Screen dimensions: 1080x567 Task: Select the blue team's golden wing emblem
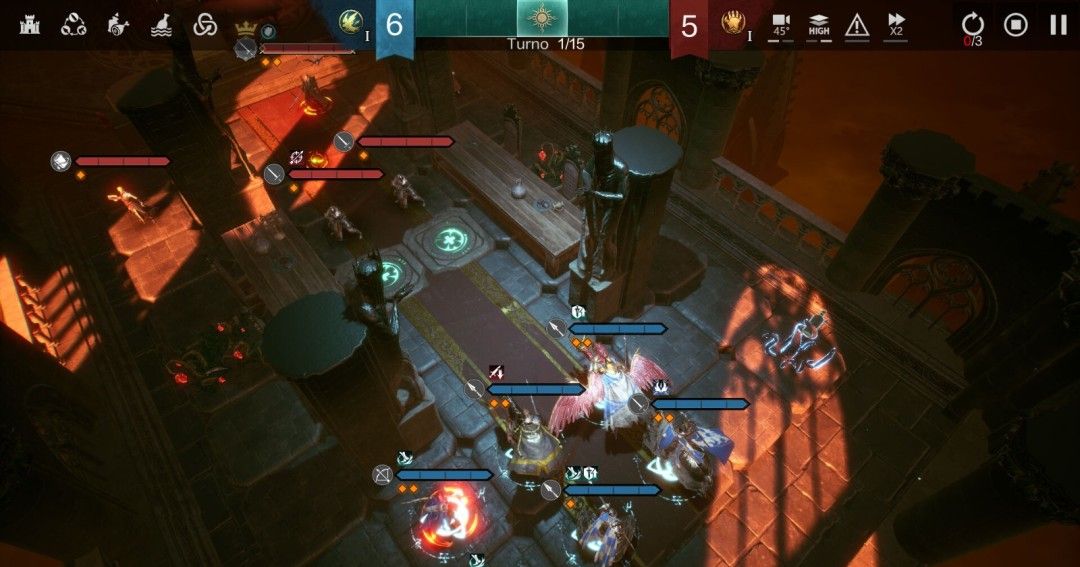351,22
